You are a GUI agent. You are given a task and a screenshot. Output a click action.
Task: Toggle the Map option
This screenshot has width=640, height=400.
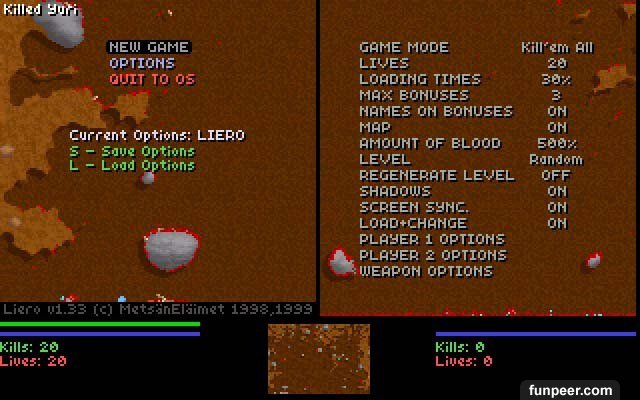(x=378, y=127)
